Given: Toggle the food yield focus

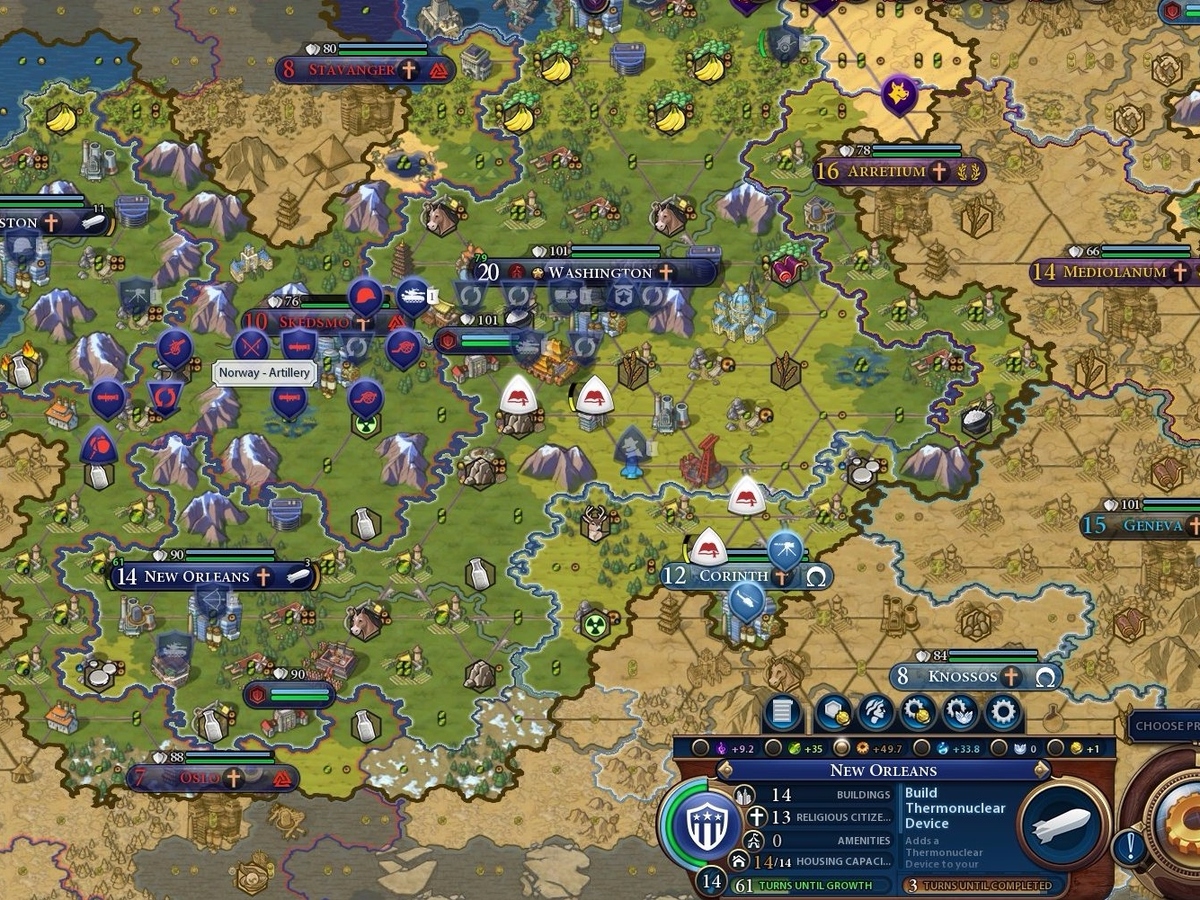Looking at the screenshot, I should pyautogui.click(x=771, y=748).
